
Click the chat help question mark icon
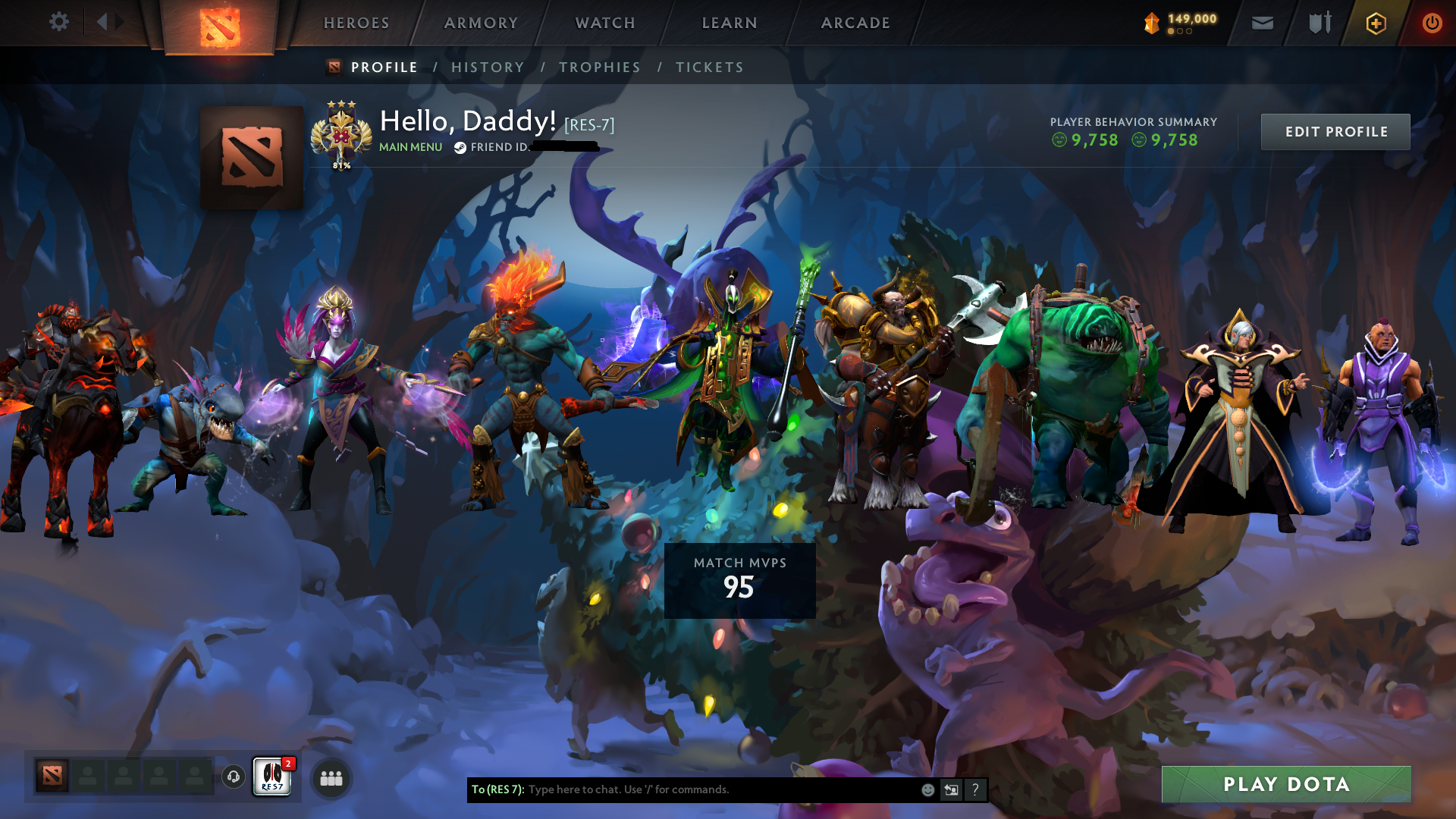coord(975,789)
